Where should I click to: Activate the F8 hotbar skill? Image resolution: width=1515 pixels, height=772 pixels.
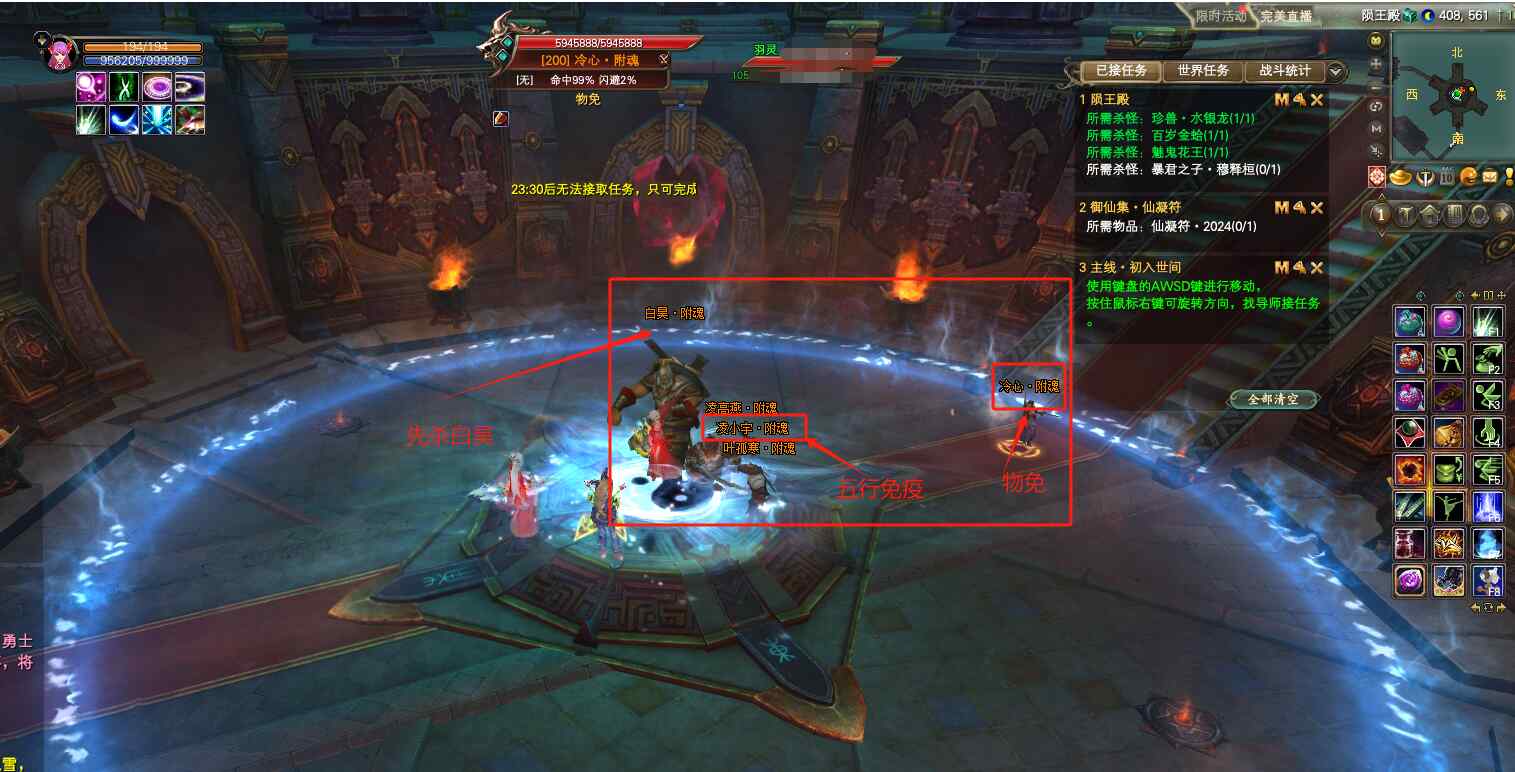1488,580
